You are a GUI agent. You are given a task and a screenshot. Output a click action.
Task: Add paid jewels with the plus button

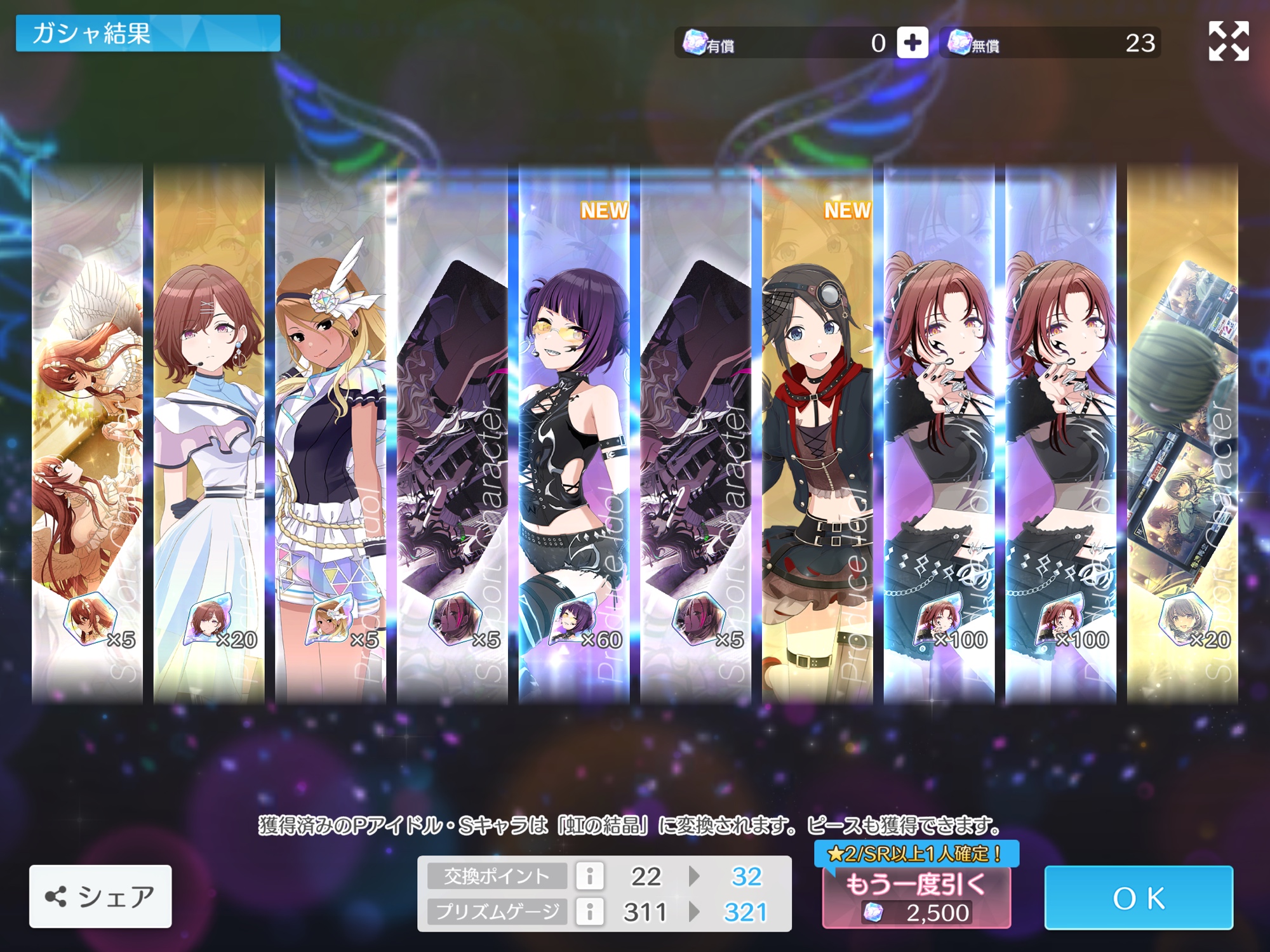tap(912, 43)
